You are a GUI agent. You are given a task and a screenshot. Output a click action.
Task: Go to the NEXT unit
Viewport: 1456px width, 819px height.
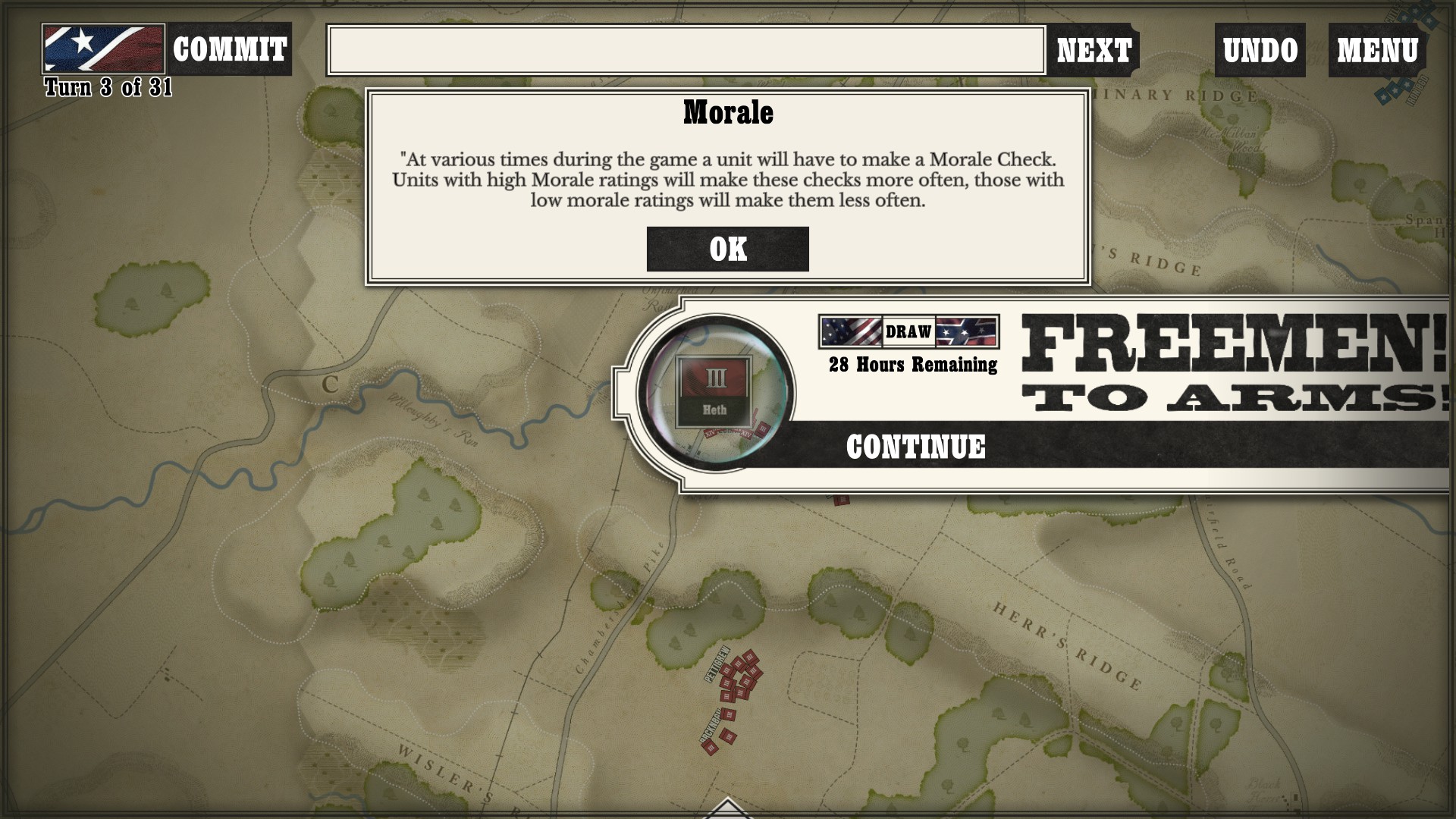tap(1094, 51)
